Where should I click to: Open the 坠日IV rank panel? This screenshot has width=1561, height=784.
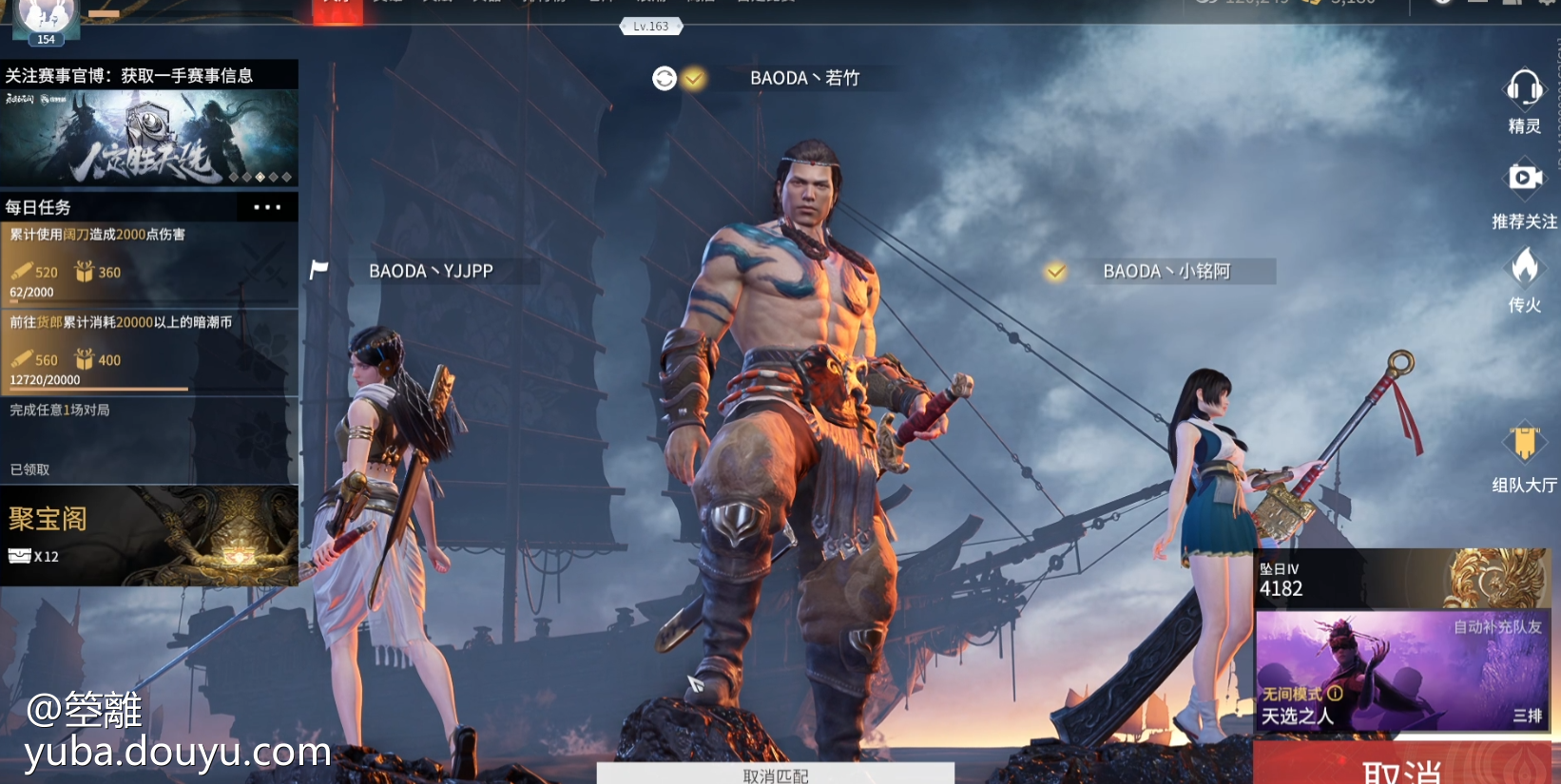click(x=1402, y=579)
